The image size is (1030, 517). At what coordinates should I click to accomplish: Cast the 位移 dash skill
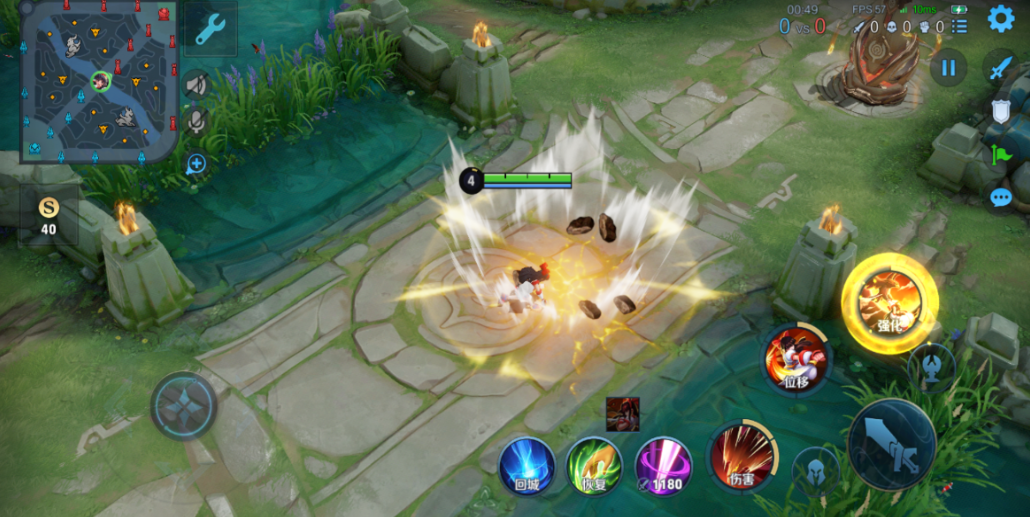796,358
